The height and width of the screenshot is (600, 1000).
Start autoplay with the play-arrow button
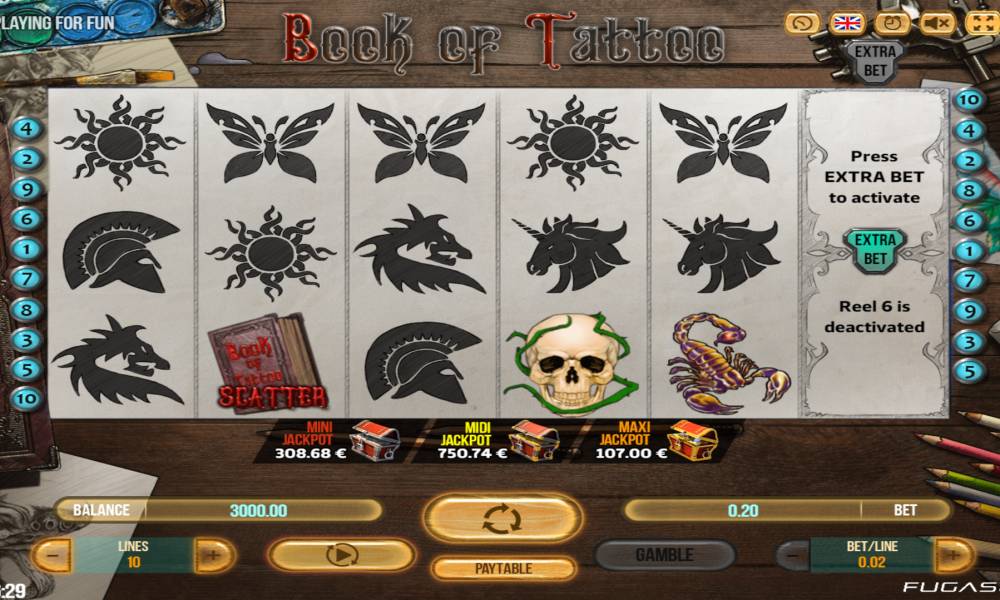click(341, 555)
